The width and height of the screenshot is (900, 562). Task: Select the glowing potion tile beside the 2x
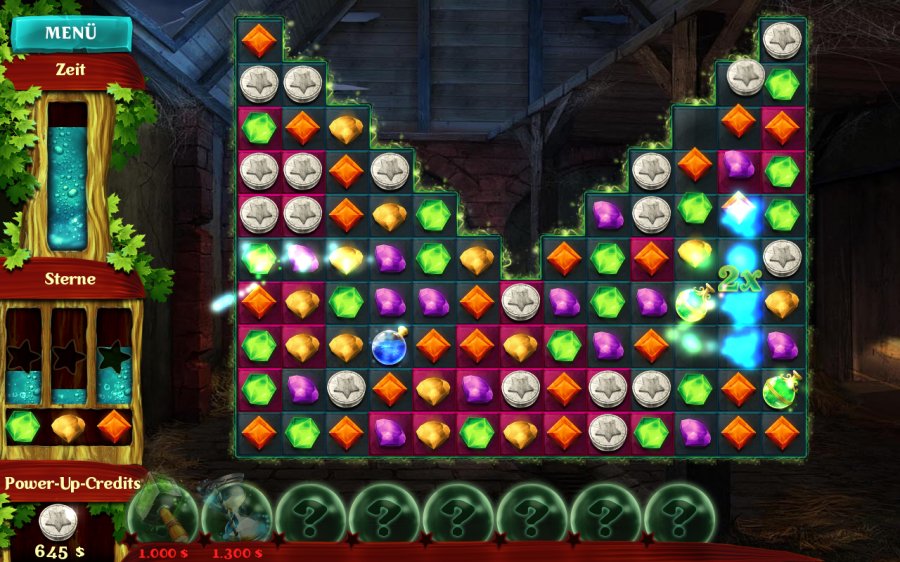[x=692, y=302]
